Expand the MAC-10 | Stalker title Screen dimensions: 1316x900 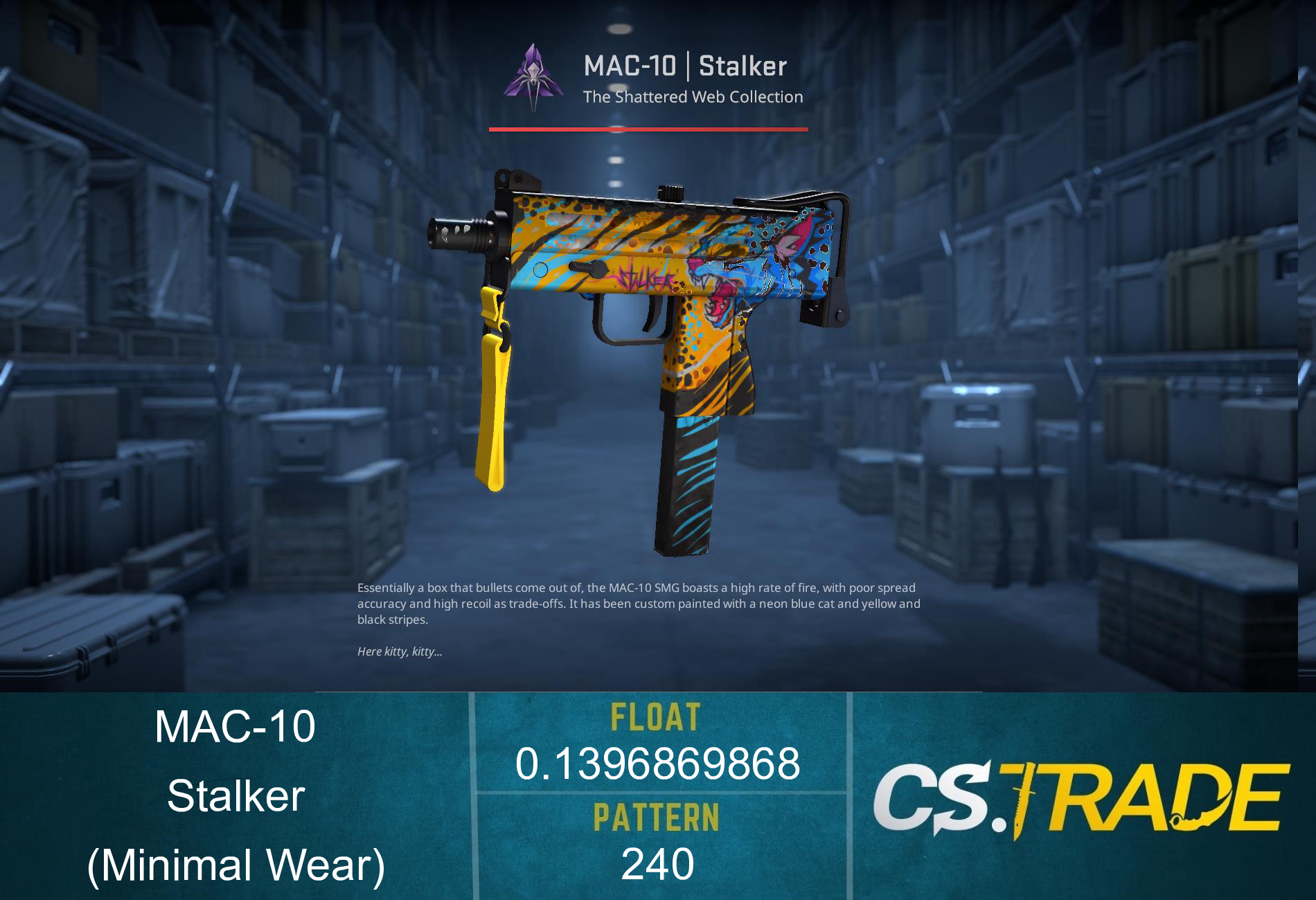pyautogui.click(x=684, y=66)
